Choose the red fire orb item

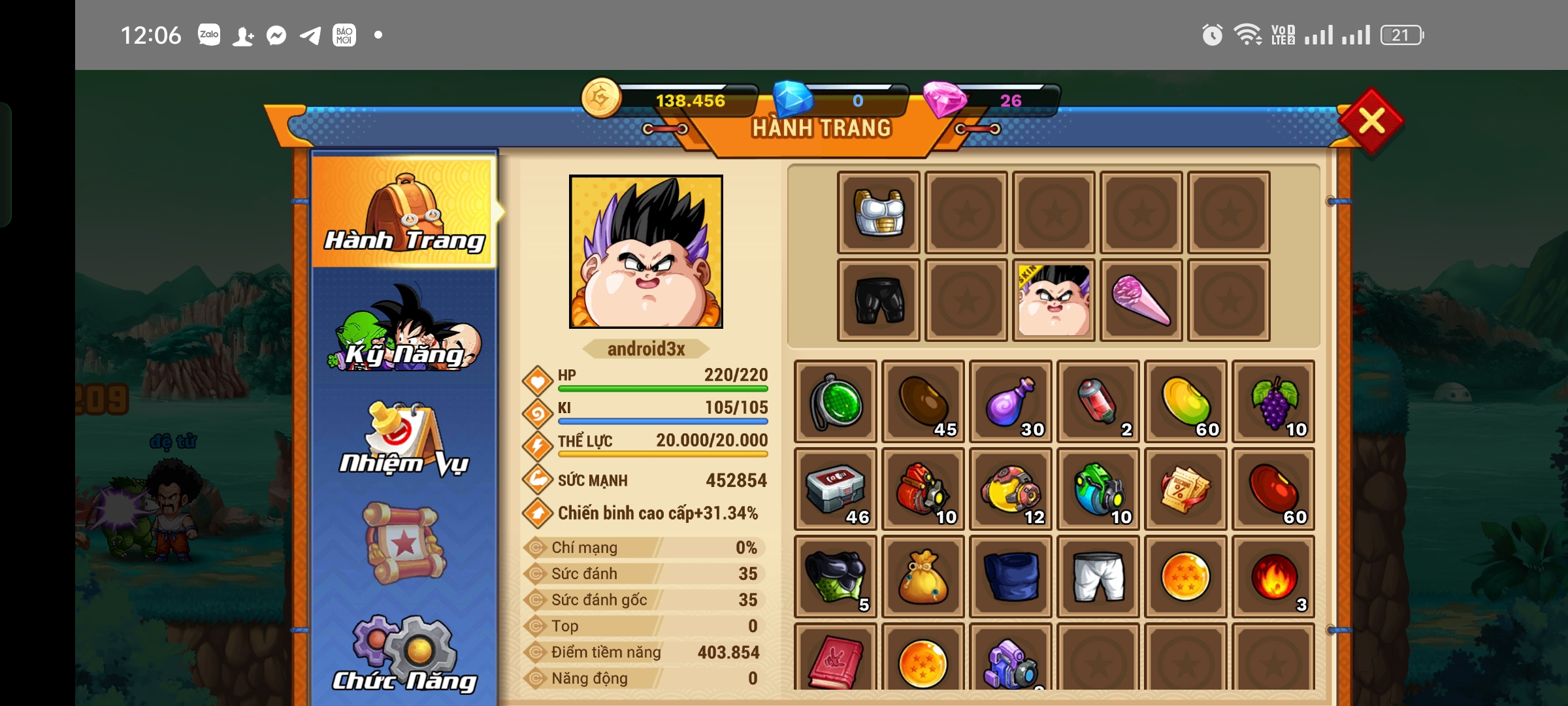pos(1273,577)
